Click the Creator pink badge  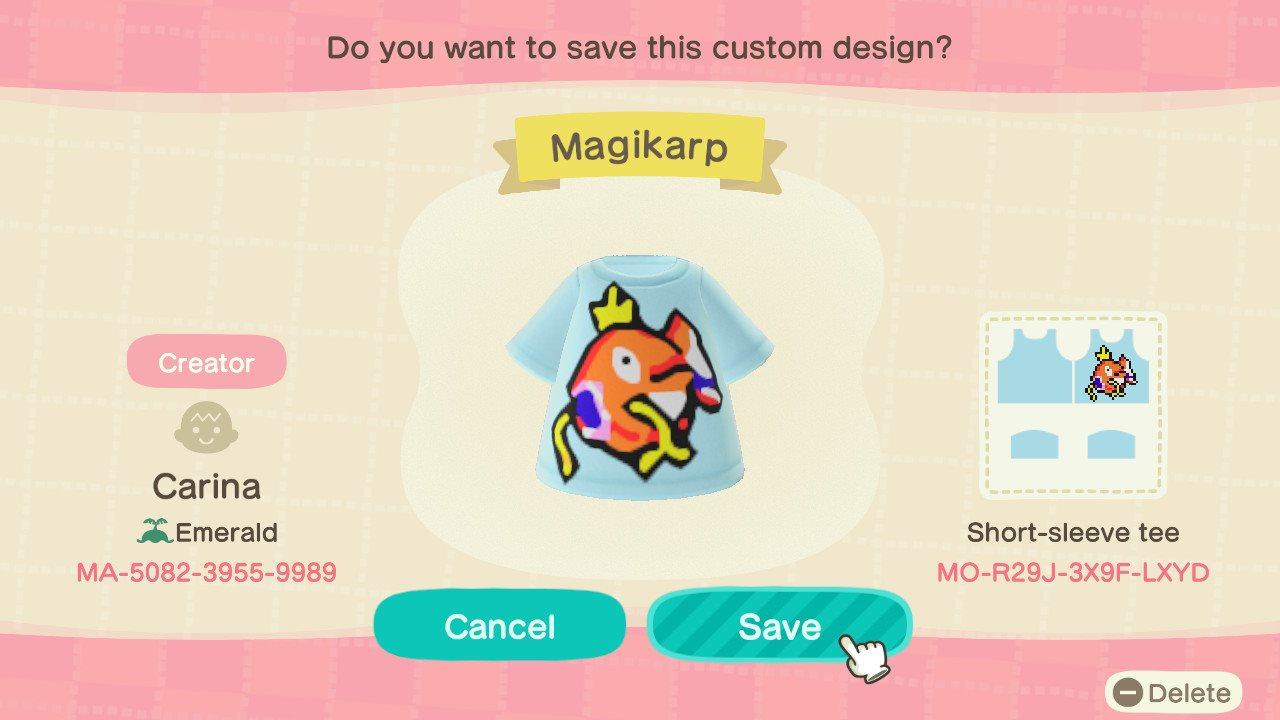coord(206,362)
